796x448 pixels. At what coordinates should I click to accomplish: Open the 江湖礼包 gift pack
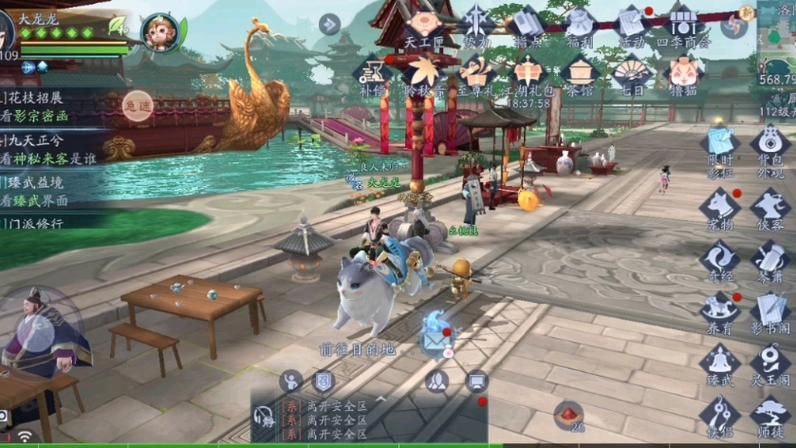528,73
